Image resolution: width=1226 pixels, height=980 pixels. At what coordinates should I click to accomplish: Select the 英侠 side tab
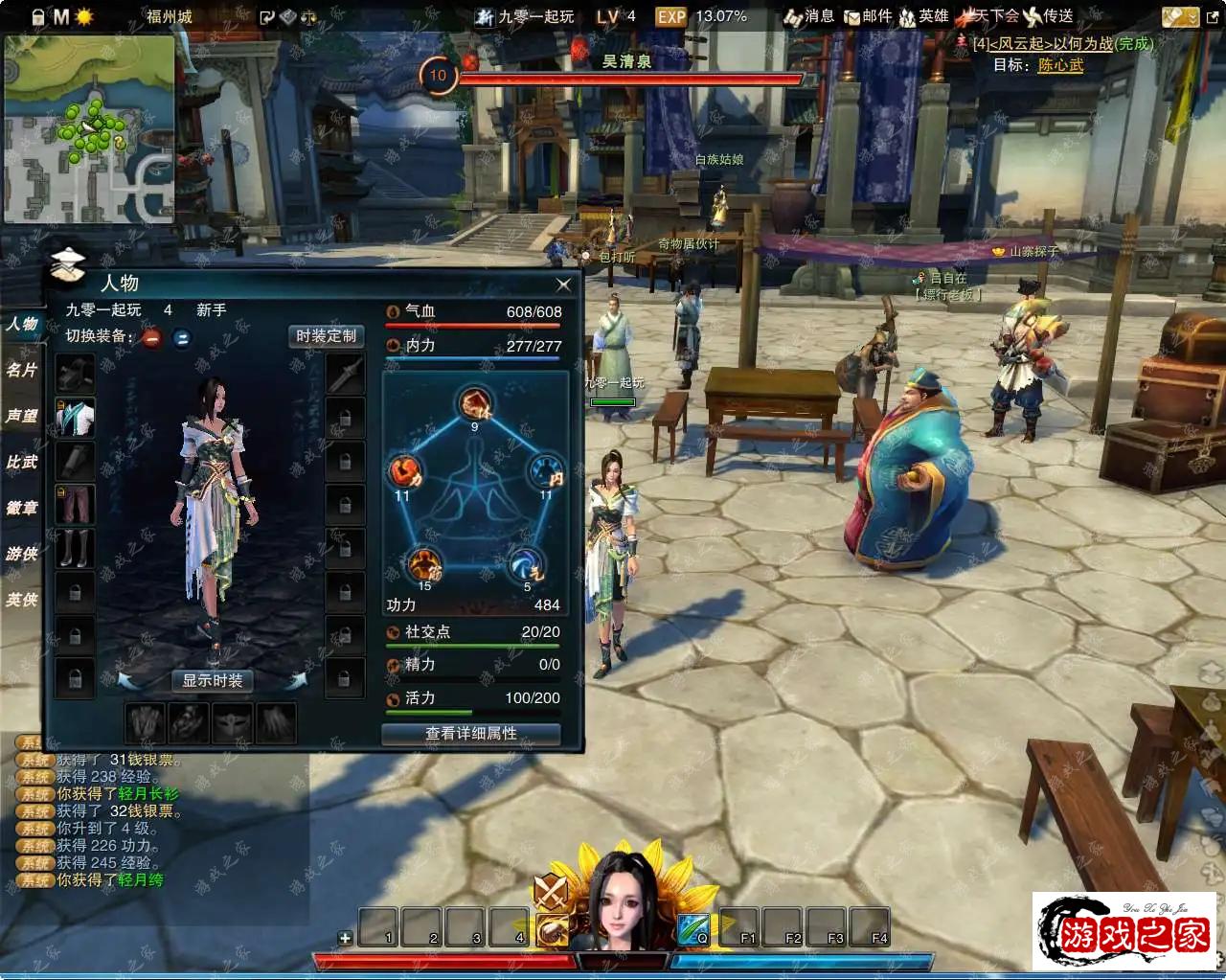pos(21,600)
